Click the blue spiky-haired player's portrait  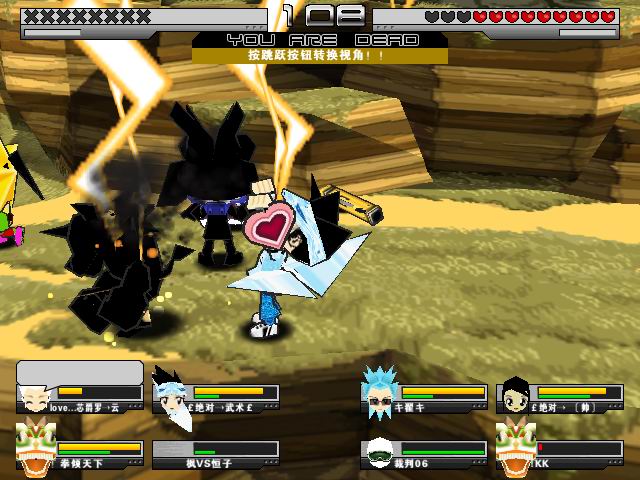click(381, 391)
